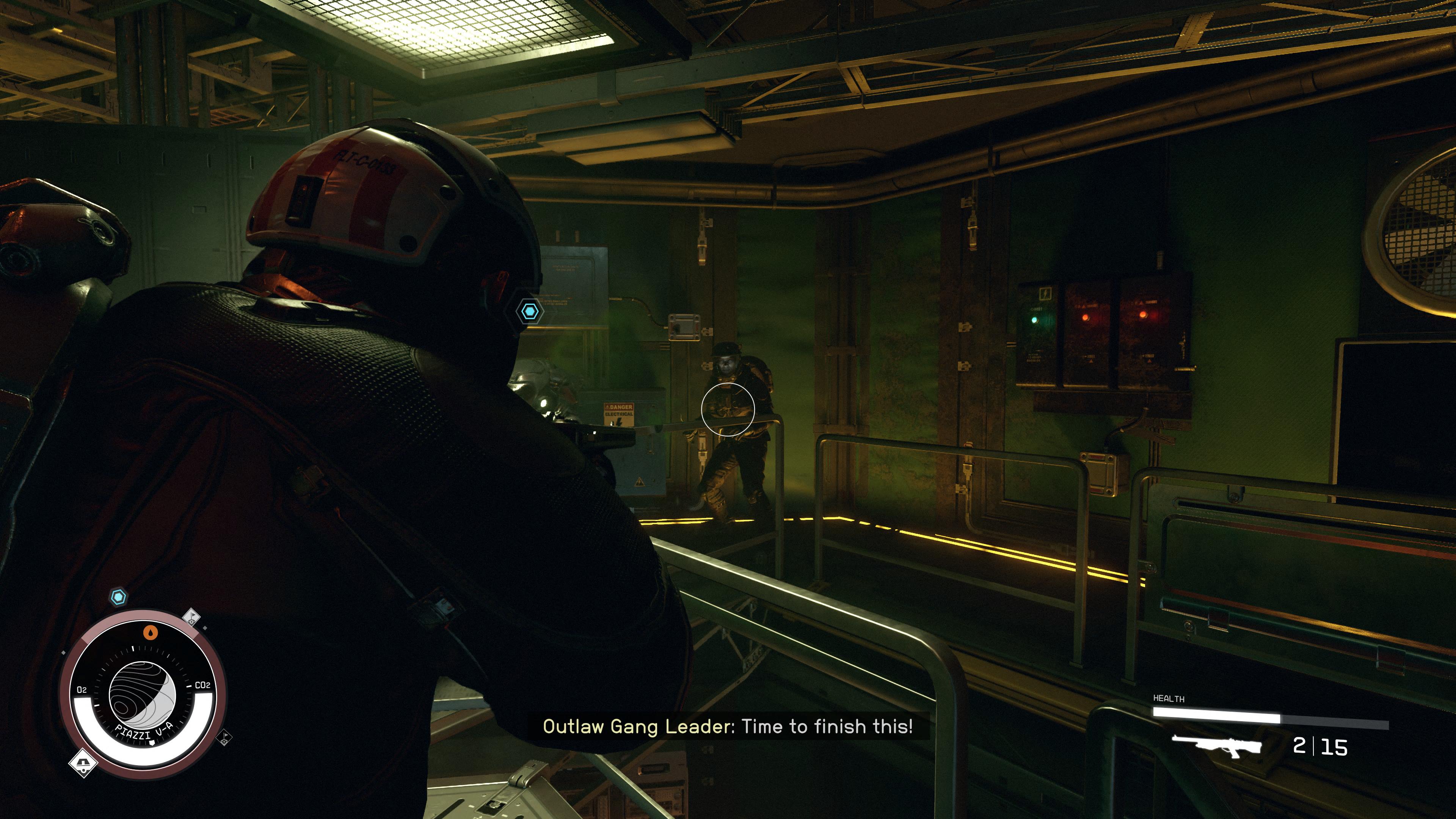This screenshot has width=1456, height=819.
Task: Select the bright flag marker on the compass rim
Action: [x=192, y=616]
